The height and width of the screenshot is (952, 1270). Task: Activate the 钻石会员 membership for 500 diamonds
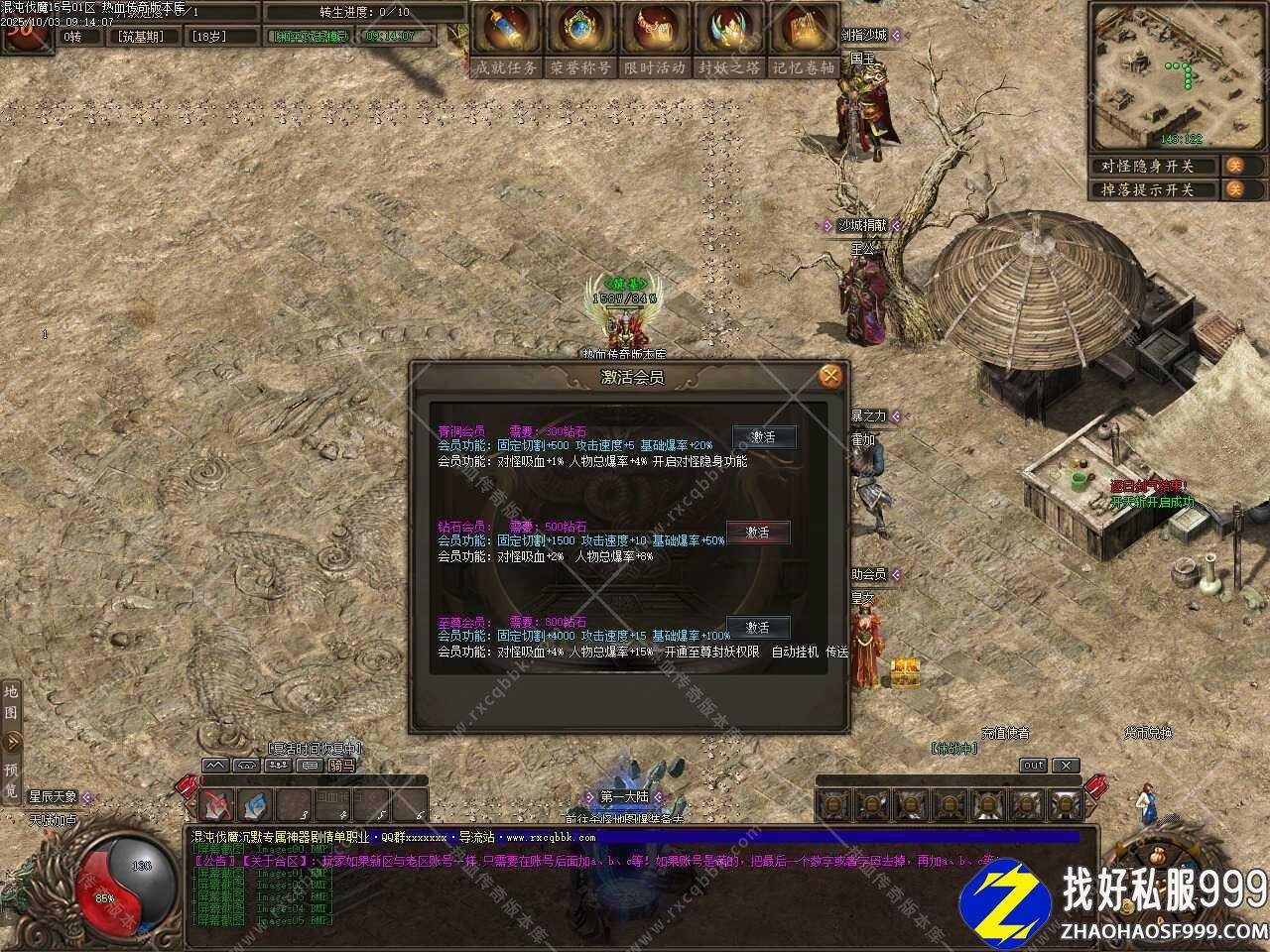tap(758, 533)
